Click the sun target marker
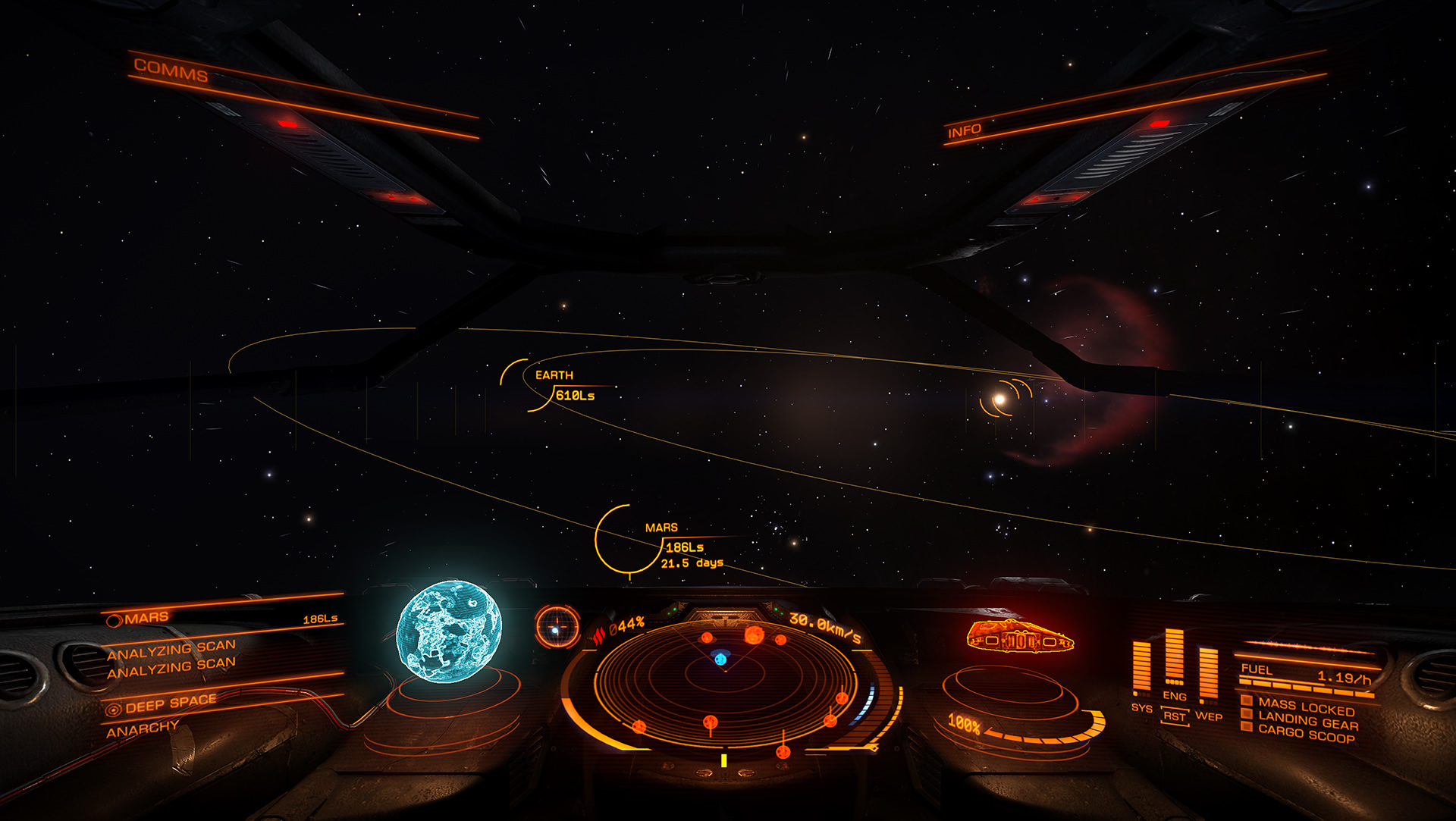 (1000, 400)
